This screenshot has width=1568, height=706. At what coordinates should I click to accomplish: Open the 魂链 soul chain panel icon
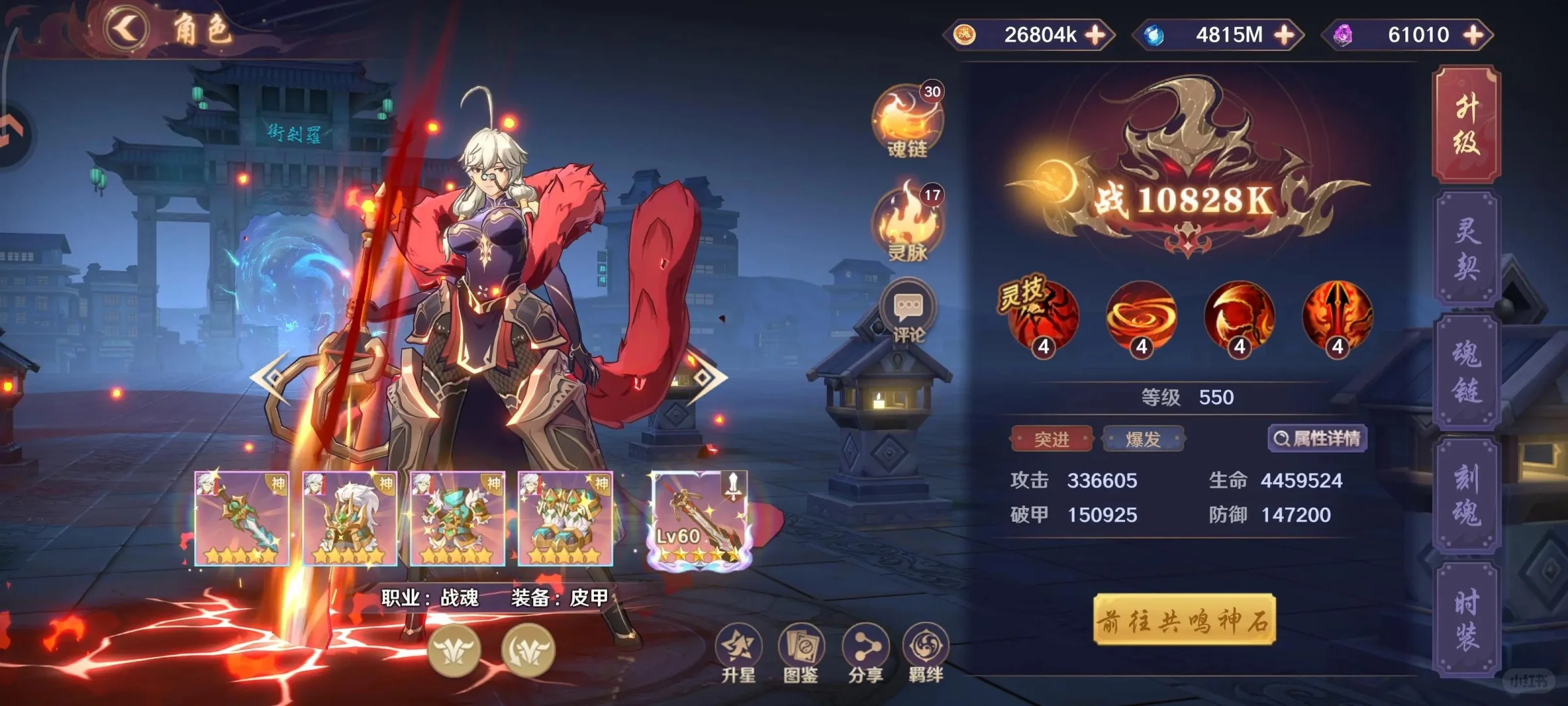[x=908, y=111]
